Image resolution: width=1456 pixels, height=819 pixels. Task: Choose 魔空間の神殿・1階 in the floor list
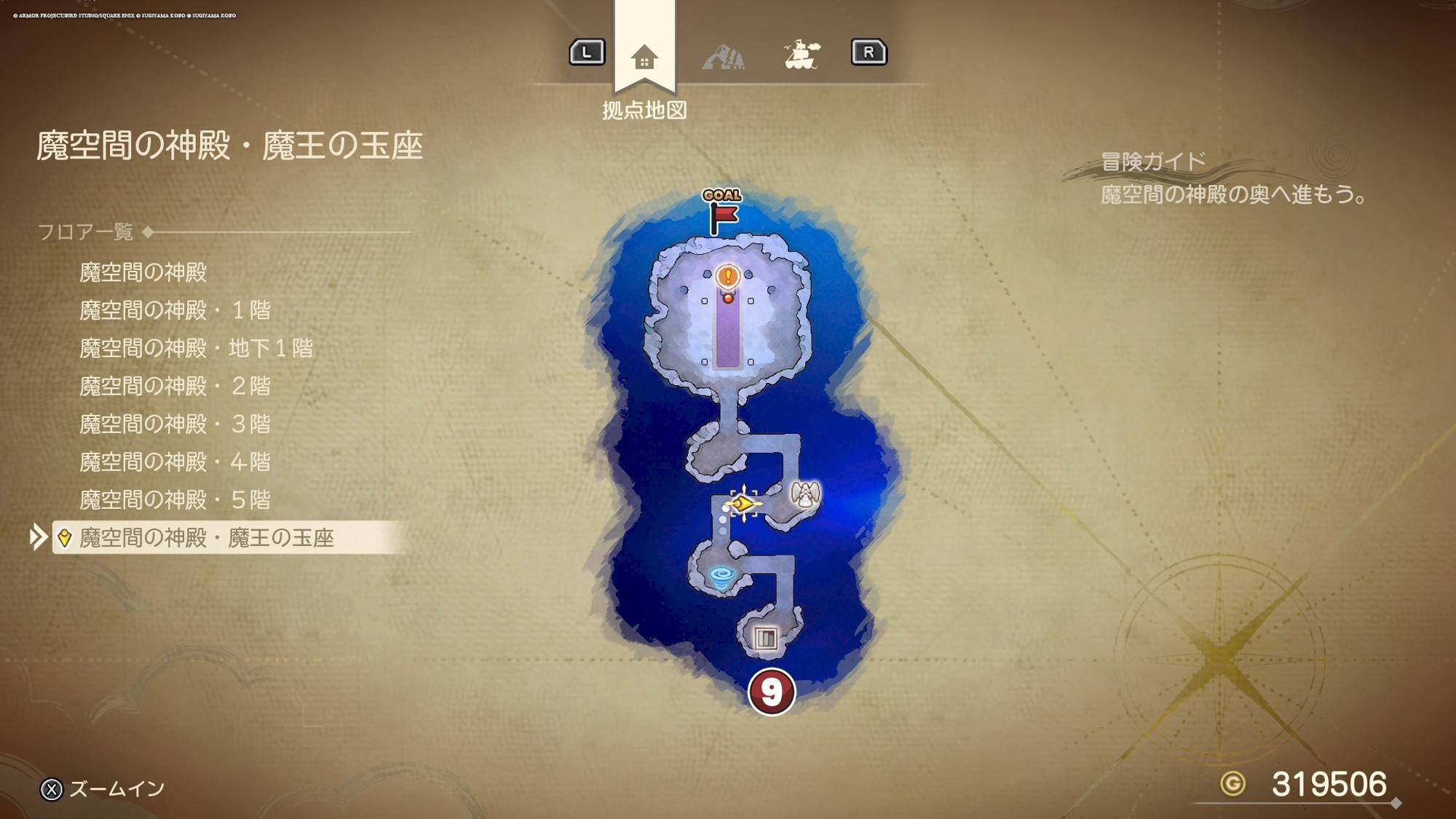[x=175, y=310]
